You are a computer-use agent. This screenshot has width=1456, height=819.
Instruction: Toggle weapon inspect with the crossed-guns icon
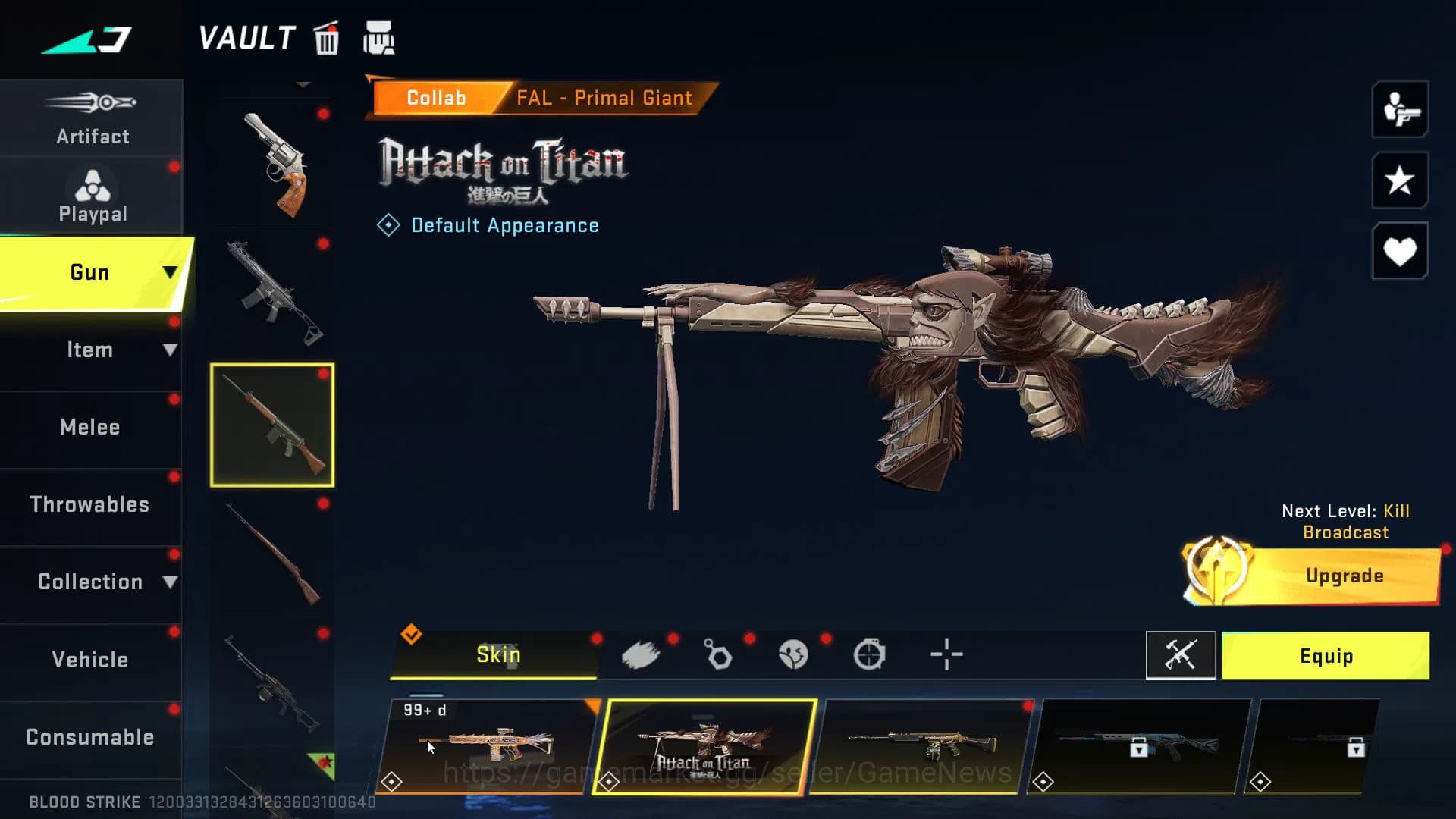1181,655
